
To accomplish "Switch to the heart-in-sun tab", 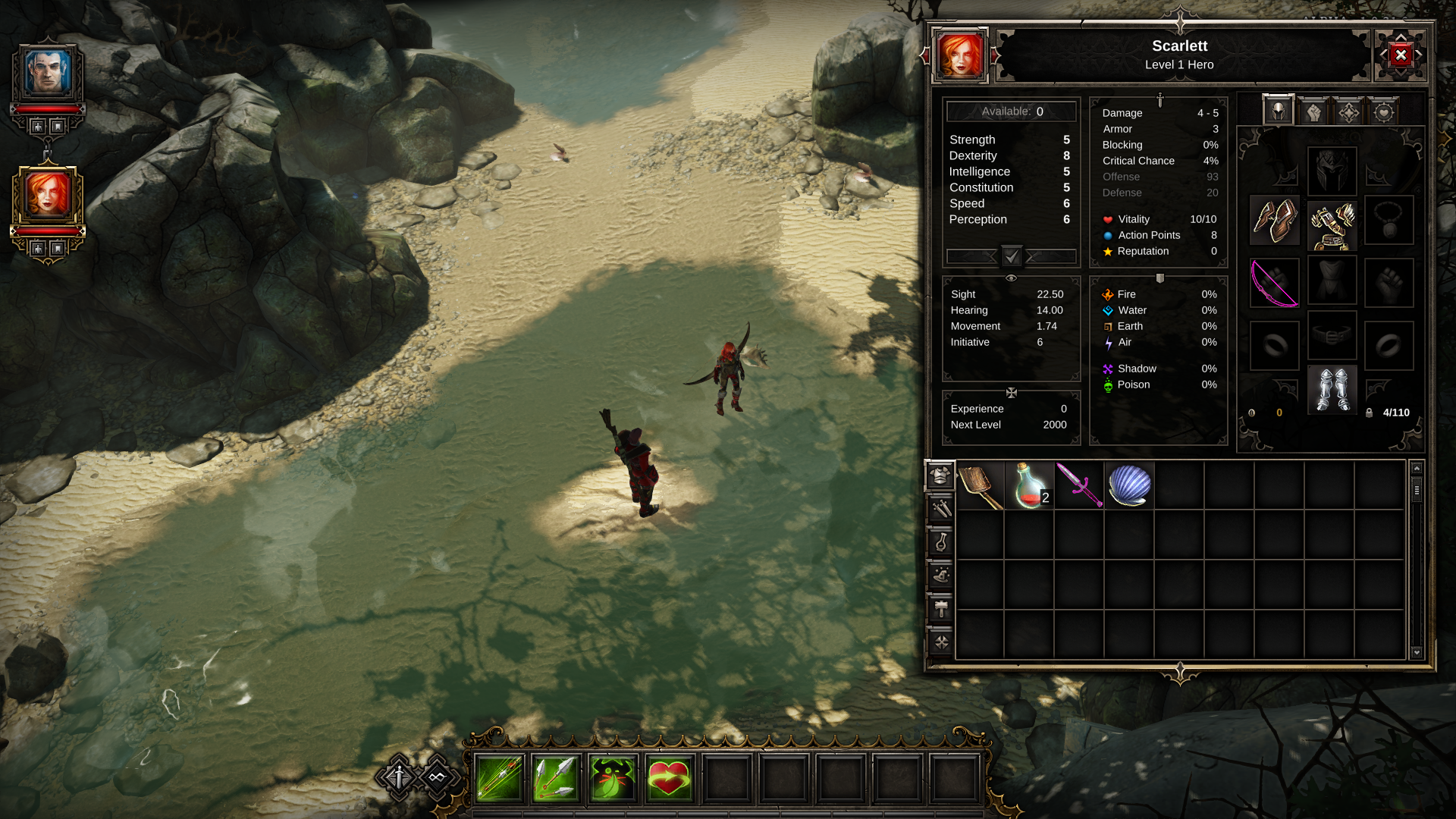I will 1383,112.
